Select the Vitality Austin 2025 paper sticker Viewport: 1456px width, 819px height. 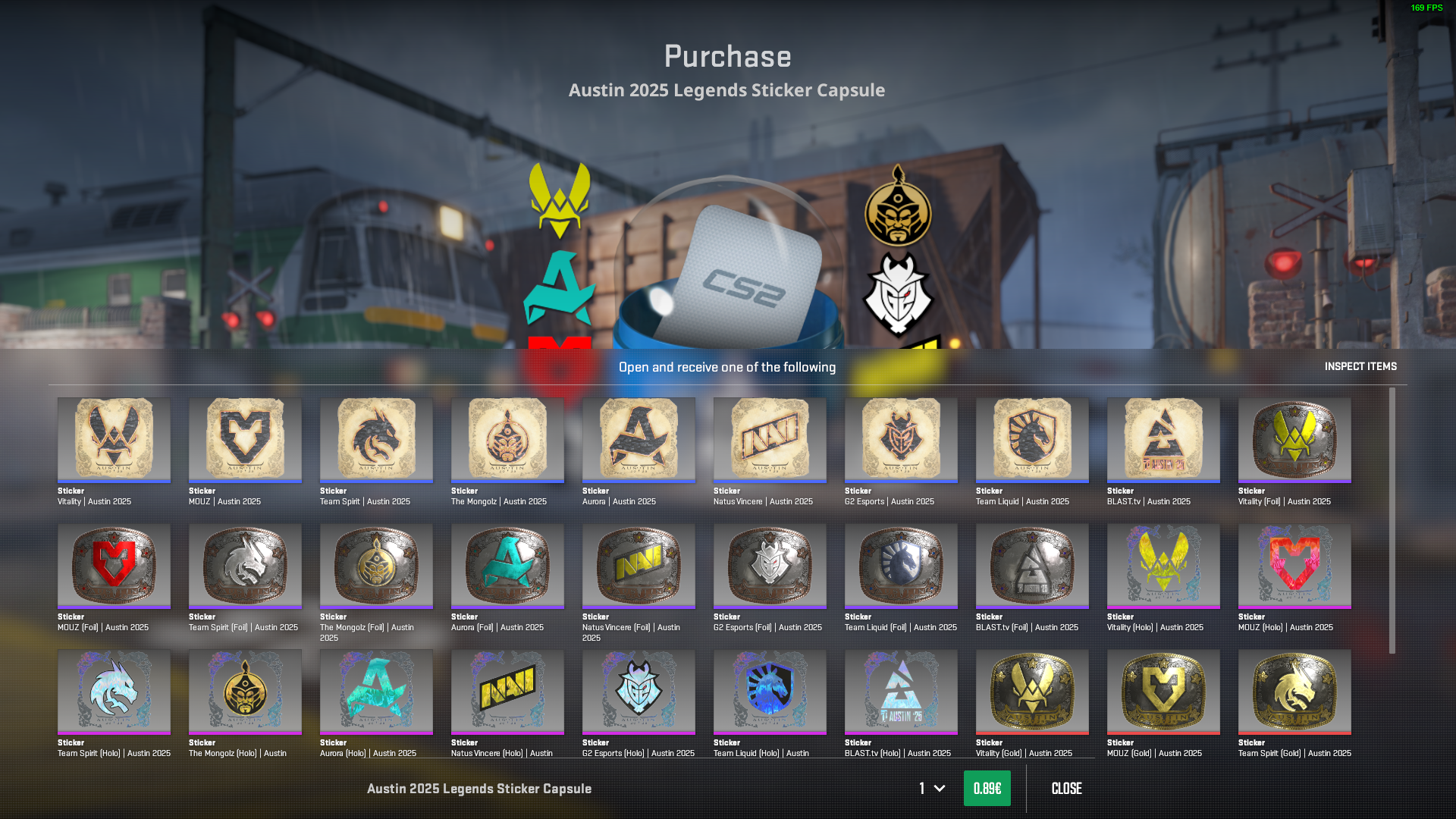(114, 440)
